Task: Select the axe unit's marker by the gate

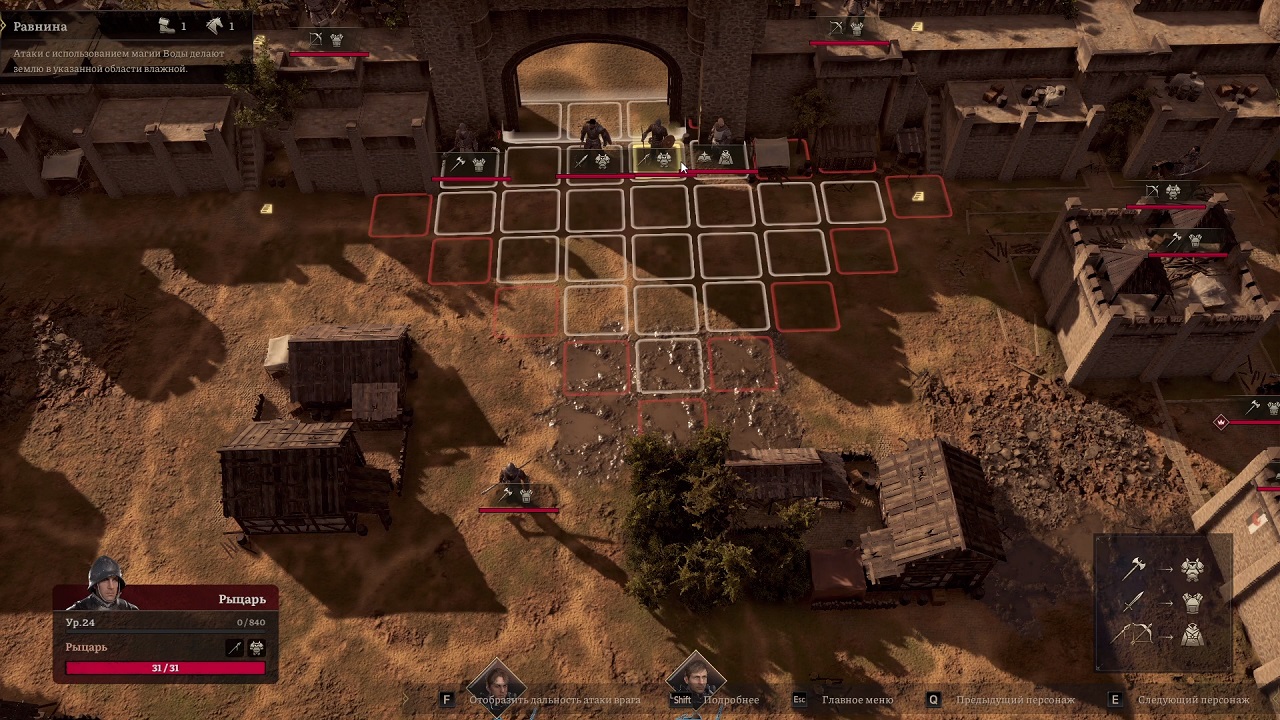Action: click(469, 163)
